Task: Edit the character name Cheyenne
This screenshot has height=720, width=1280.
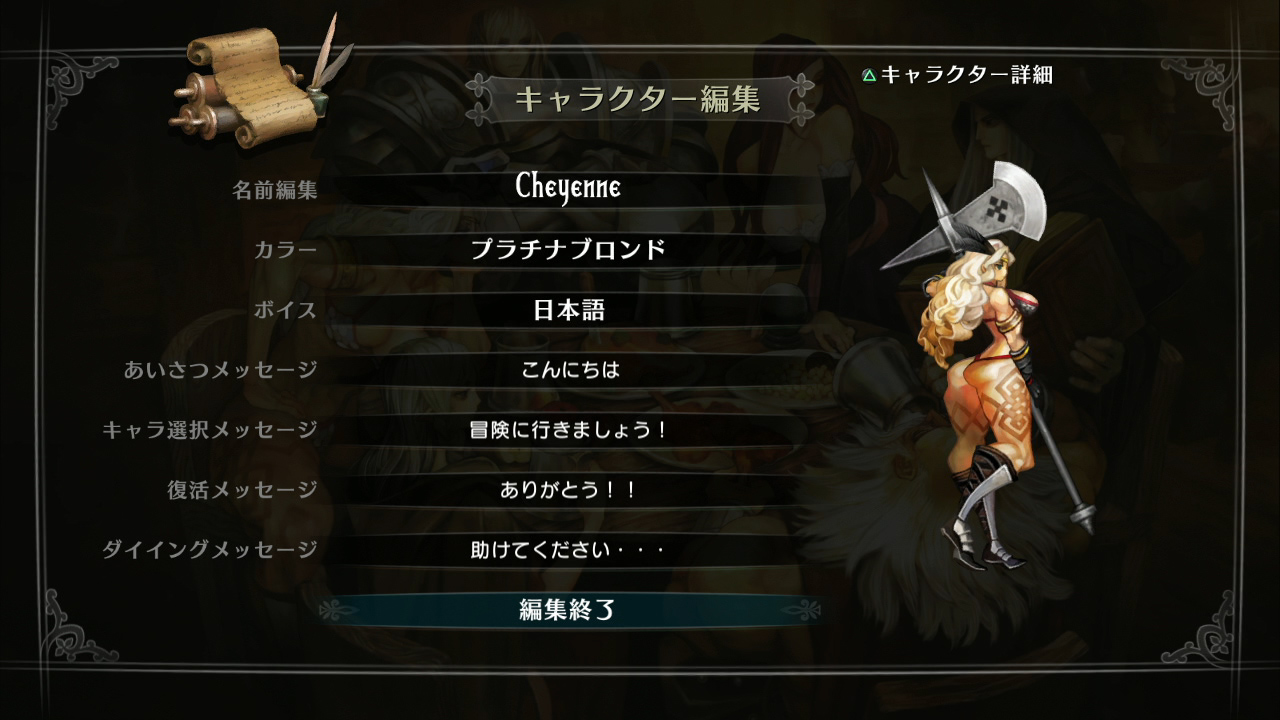Action: point(568,189)
